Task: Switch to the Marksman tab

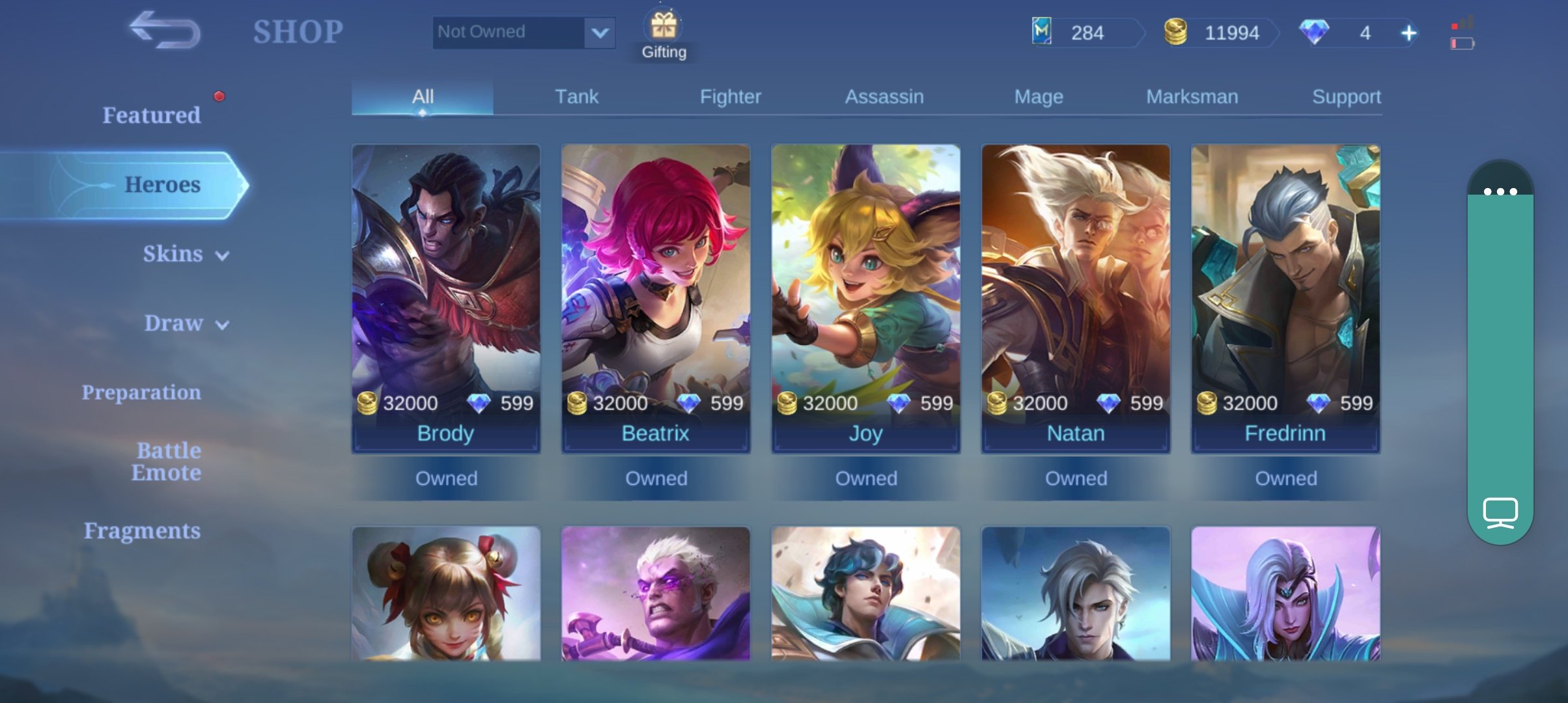Action: pyautogui.click(x=1192, y=97)
